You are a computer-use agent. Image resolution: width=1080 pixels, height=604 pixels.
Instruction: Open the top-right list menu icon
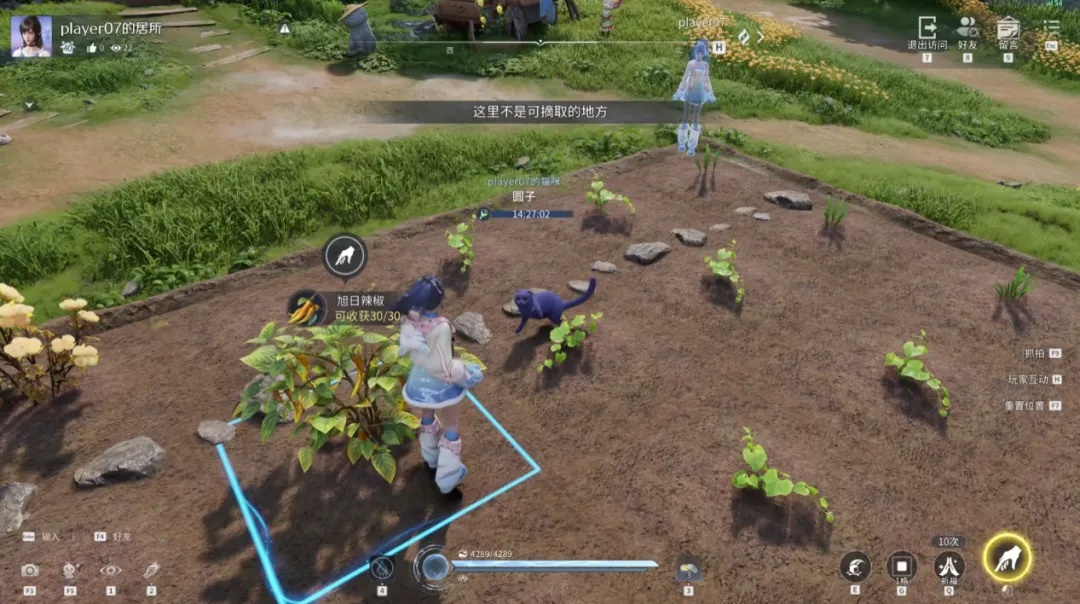pos(1051,28)
